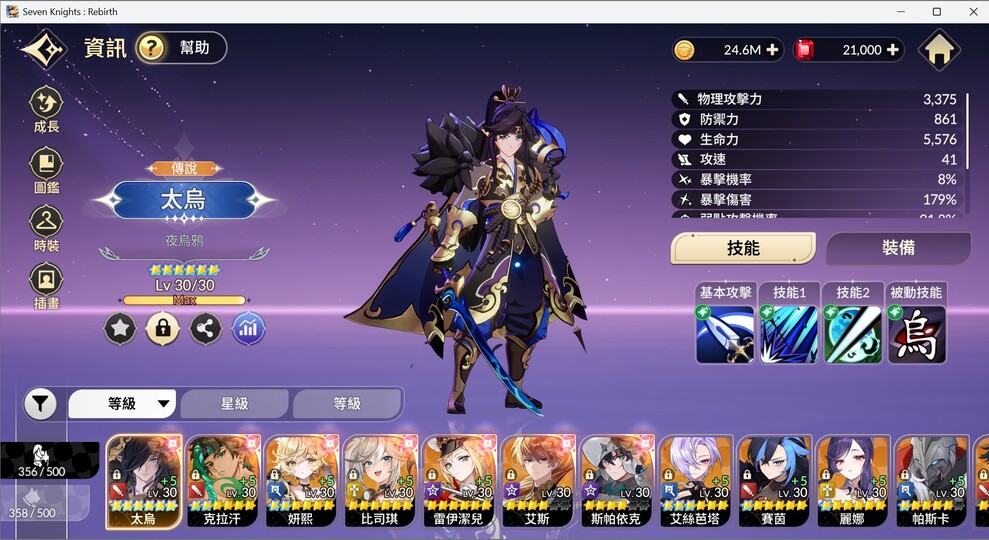Open the hero filter funnel
The height and width of the screenshot is (540, 989).
(40, 404)
